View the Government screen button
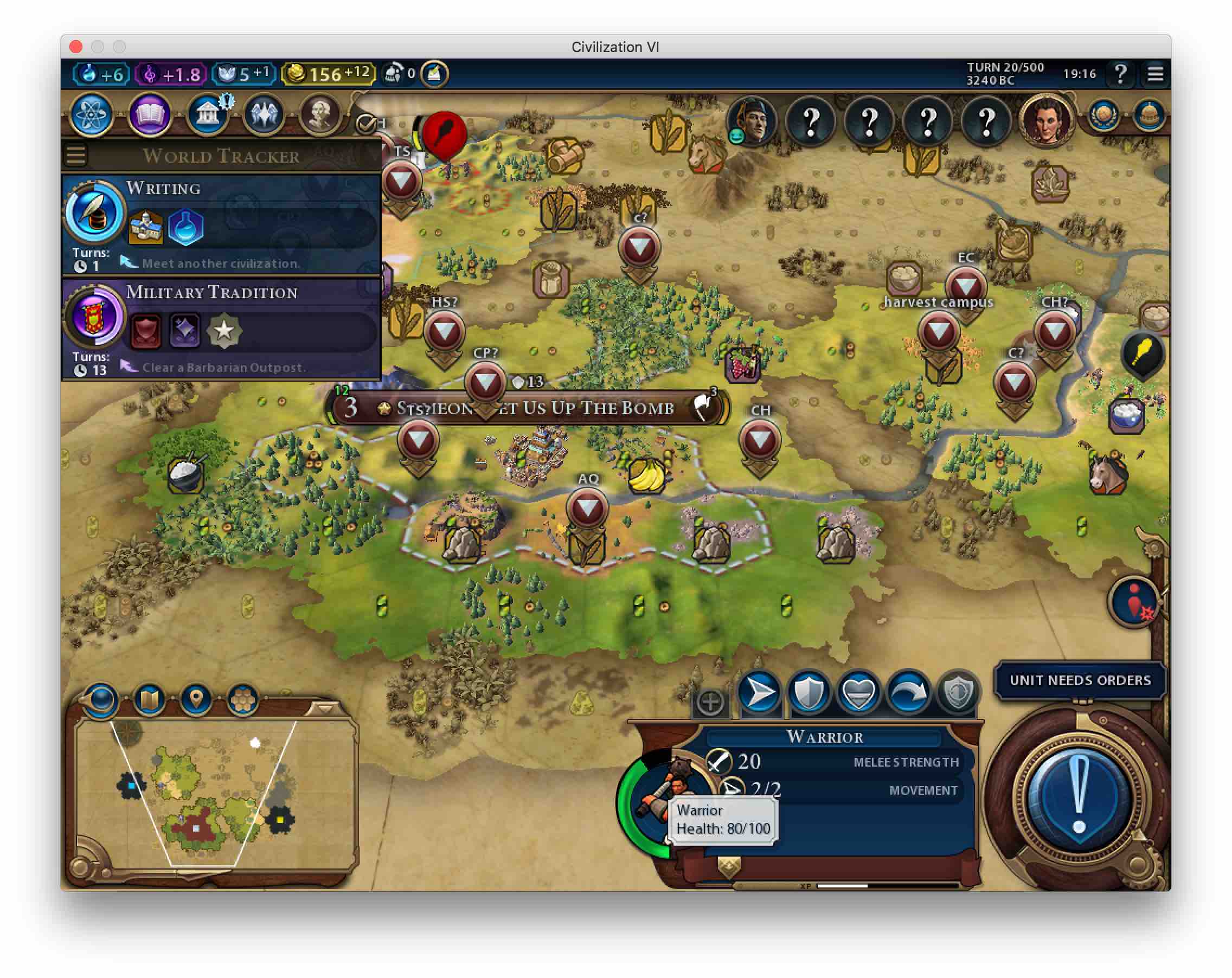 click(x=207, y=115)
